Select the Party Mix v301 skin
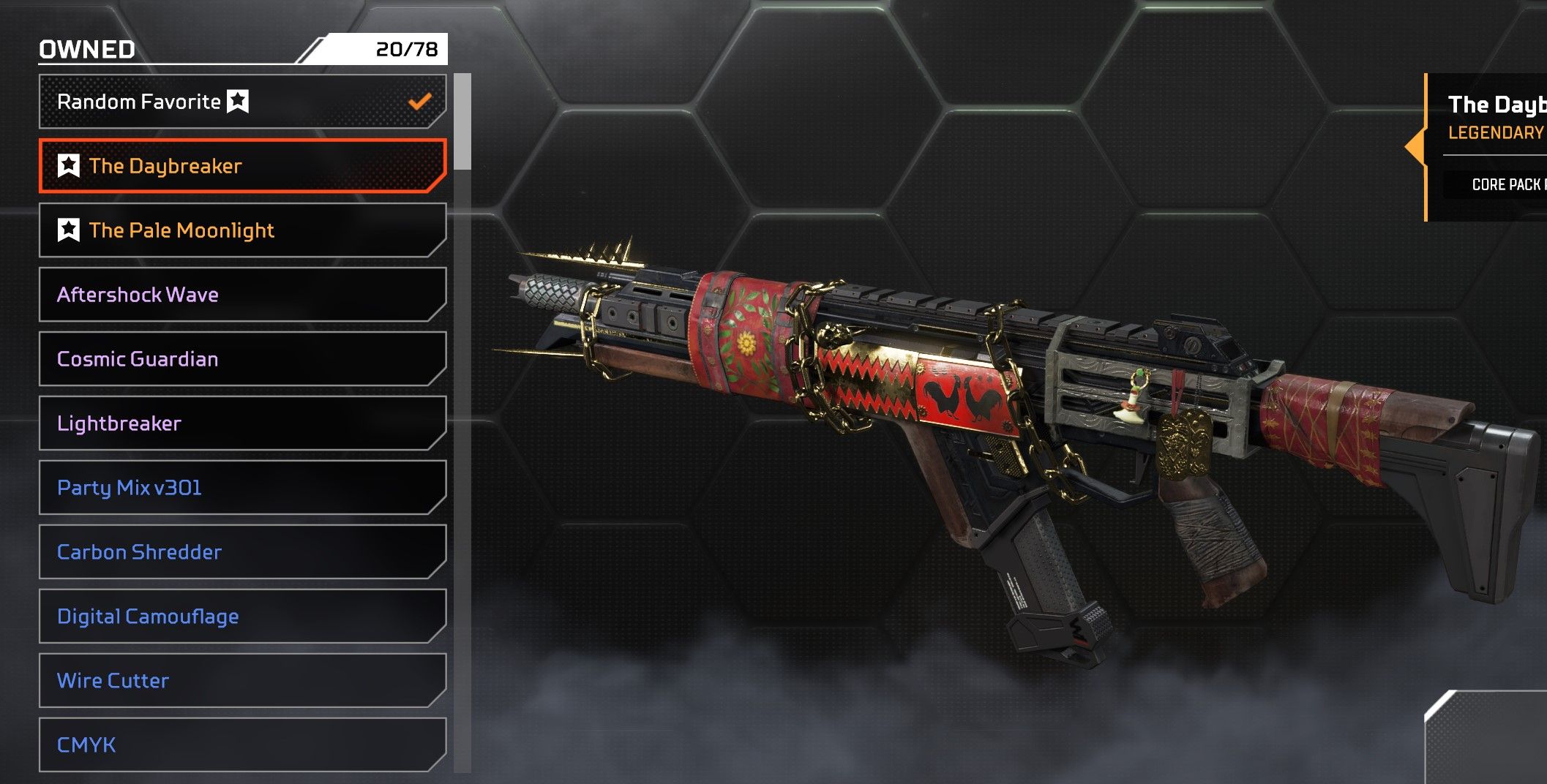 click(241, 488)
